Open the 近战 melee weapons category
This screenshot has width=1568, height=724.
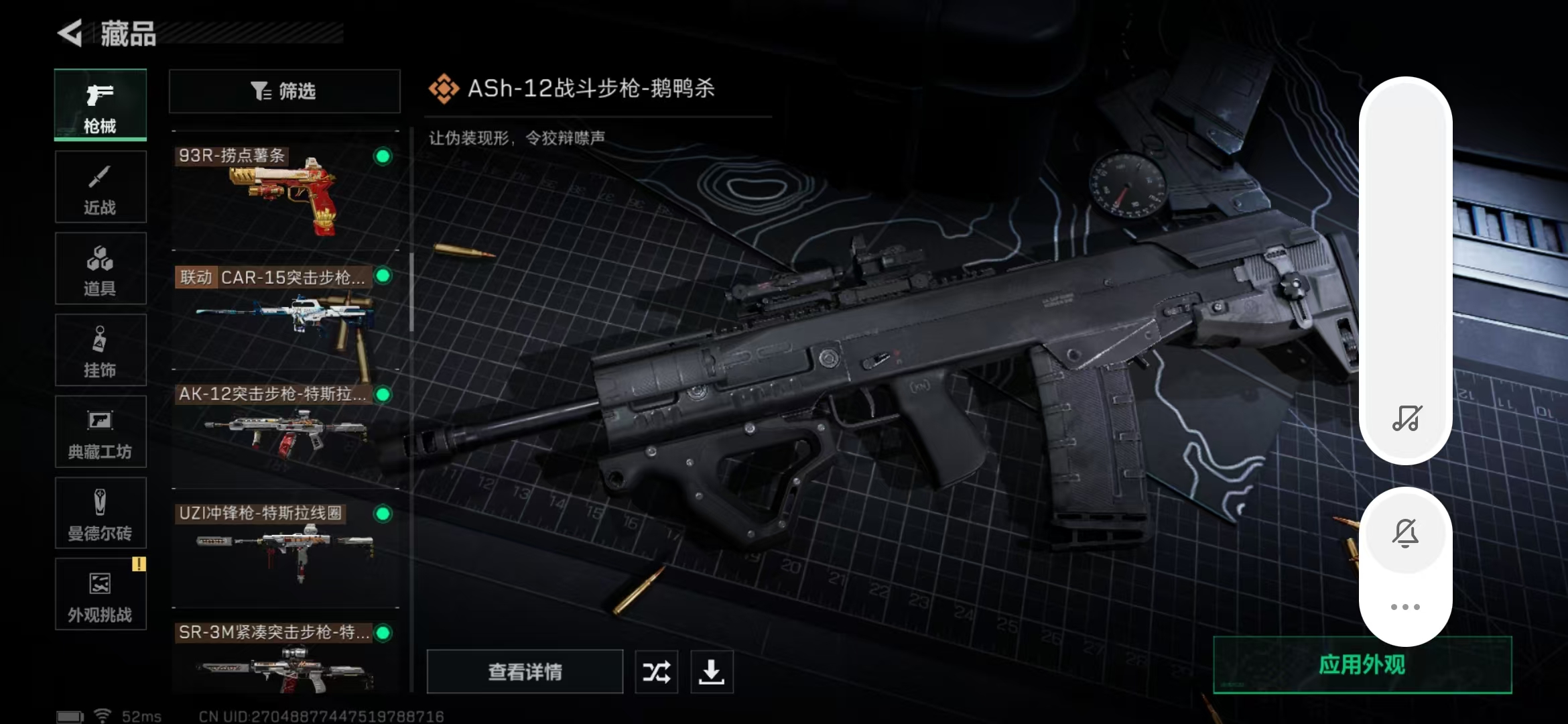(101, 186)
